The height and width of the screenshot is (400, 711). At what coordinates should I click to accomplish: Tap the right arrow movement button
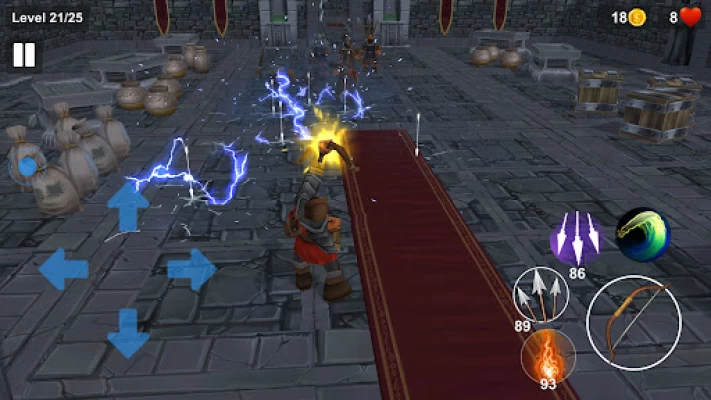click(191, 269)
